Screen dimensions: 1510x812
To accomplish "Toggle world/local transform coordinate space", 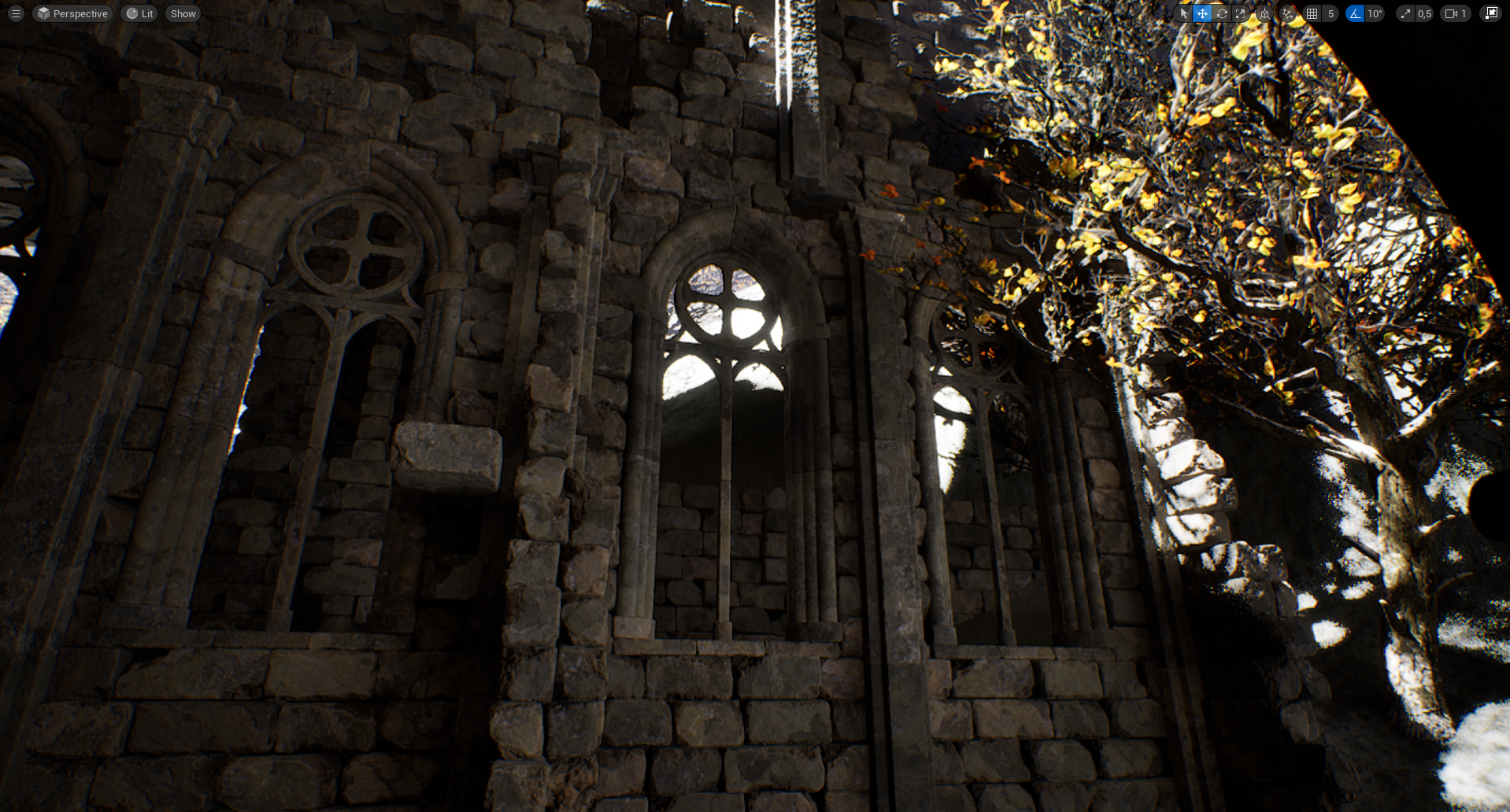I will pos(1264,13).
